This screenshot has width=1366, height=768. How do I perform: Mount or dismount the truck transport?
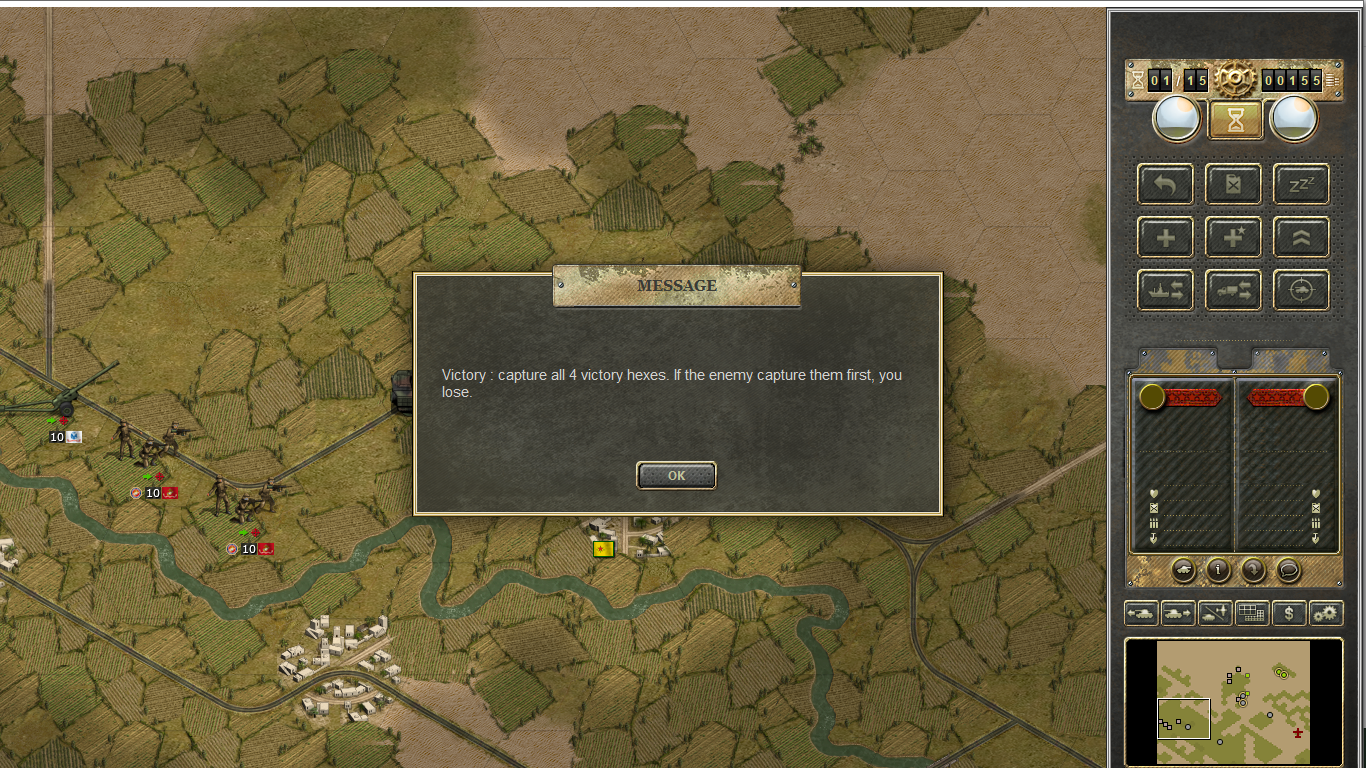coord(1233,291)
